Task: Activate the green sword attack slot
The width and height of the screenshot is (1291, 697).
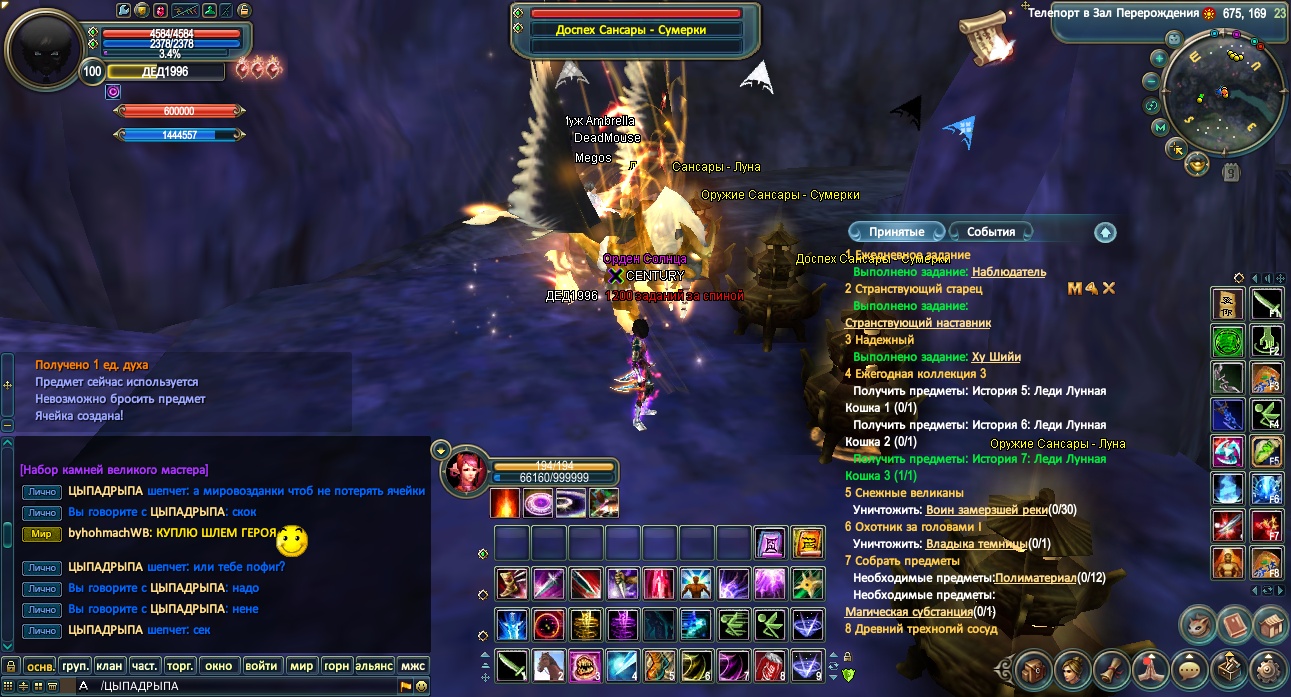Action: 512,665
